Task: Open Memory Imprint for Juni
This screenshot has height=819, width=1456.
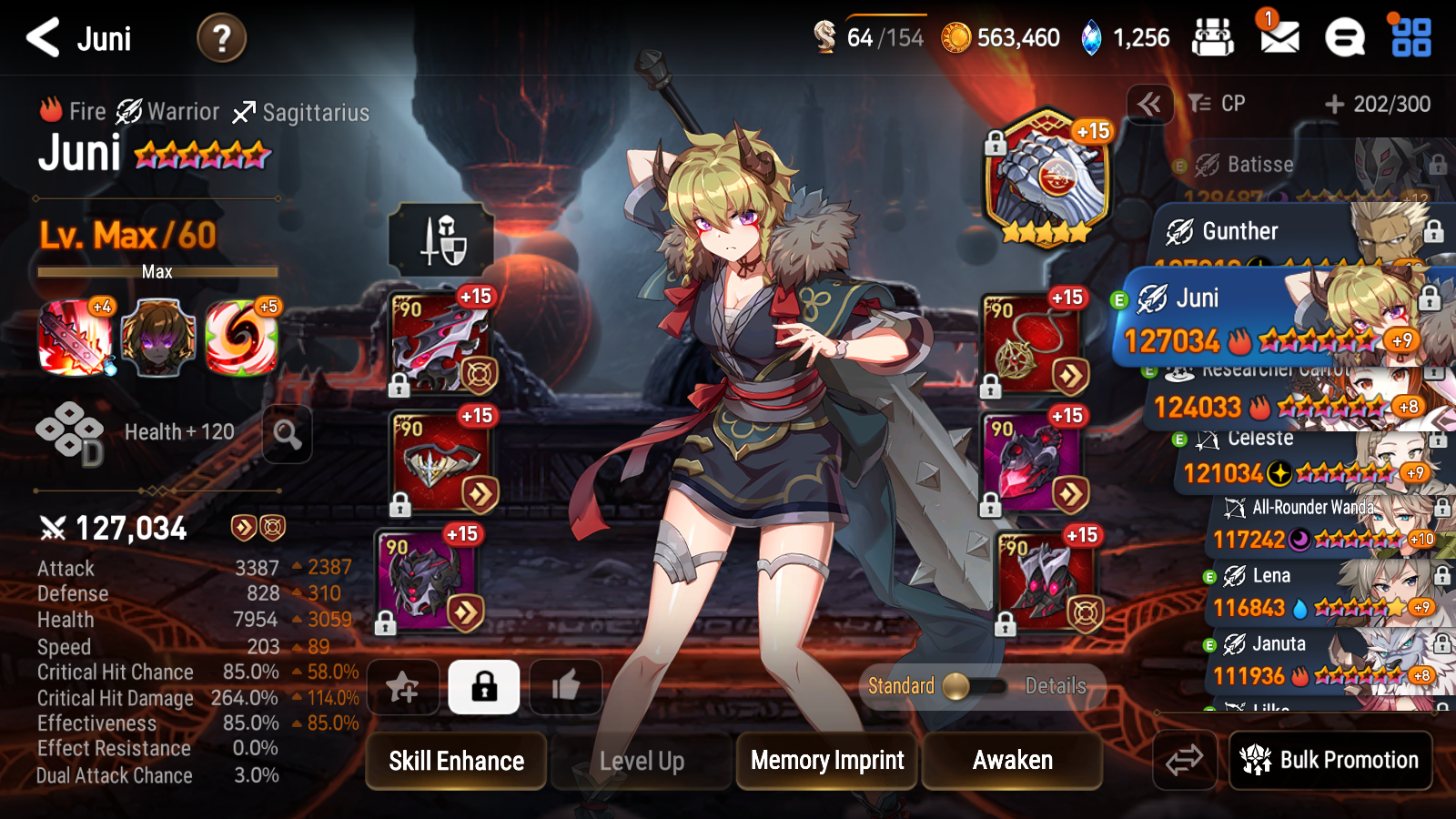Action: [x=825, y=761]
